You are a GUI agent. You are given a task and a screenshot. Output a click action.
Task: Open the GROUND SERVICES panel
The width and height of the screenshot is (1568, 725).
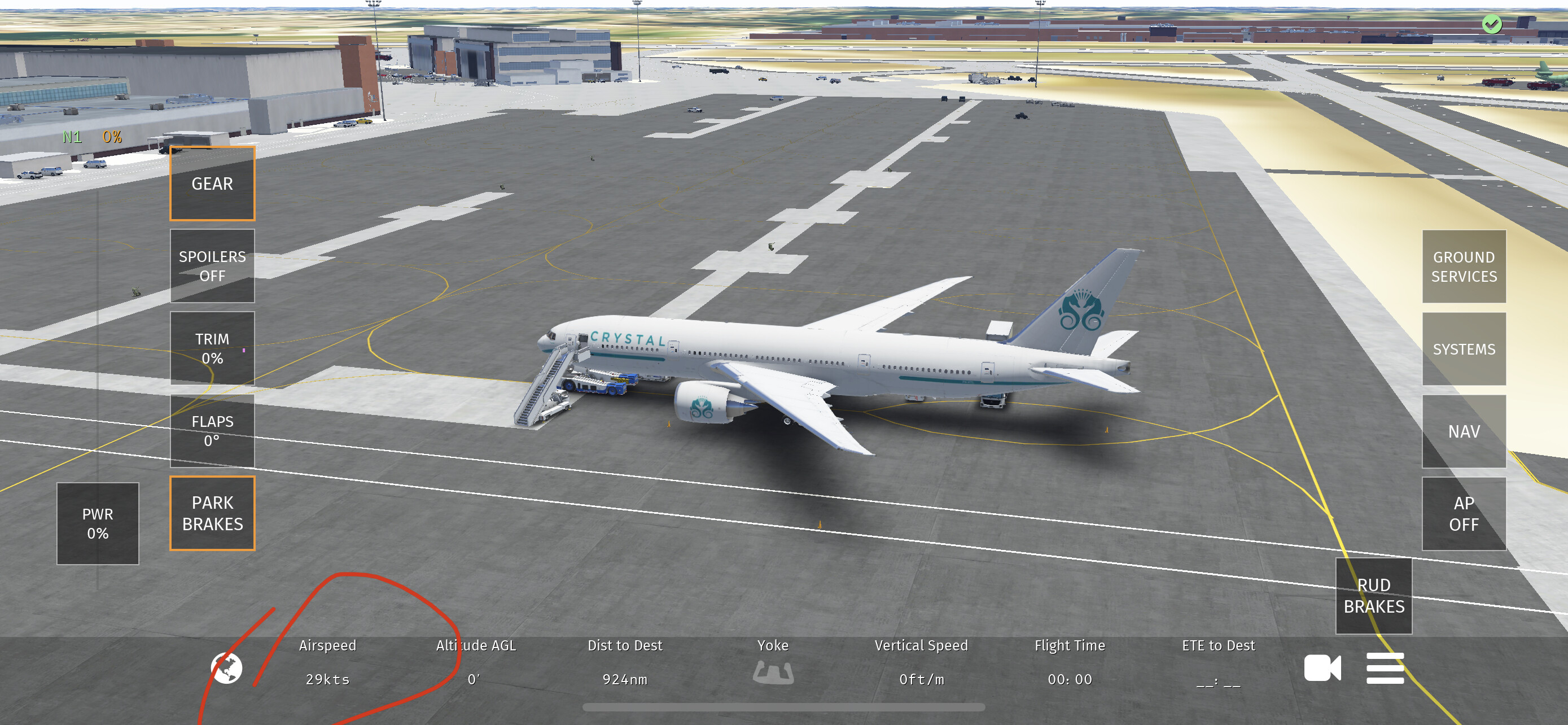coord(1464,267)
